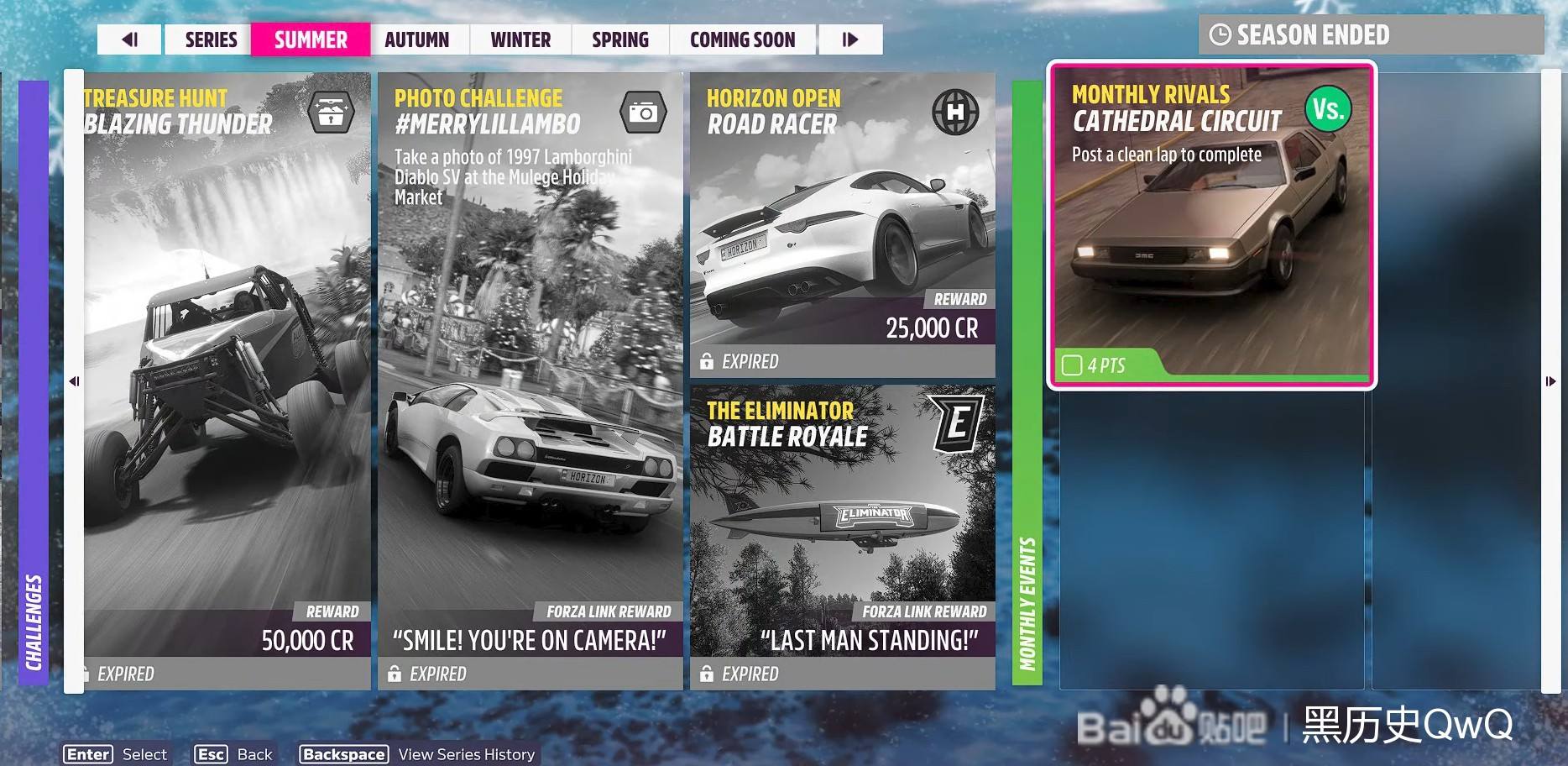Viewport: 1568px width, 766px height.
Task: Switch to the Series tab
Action: [211, 39]
